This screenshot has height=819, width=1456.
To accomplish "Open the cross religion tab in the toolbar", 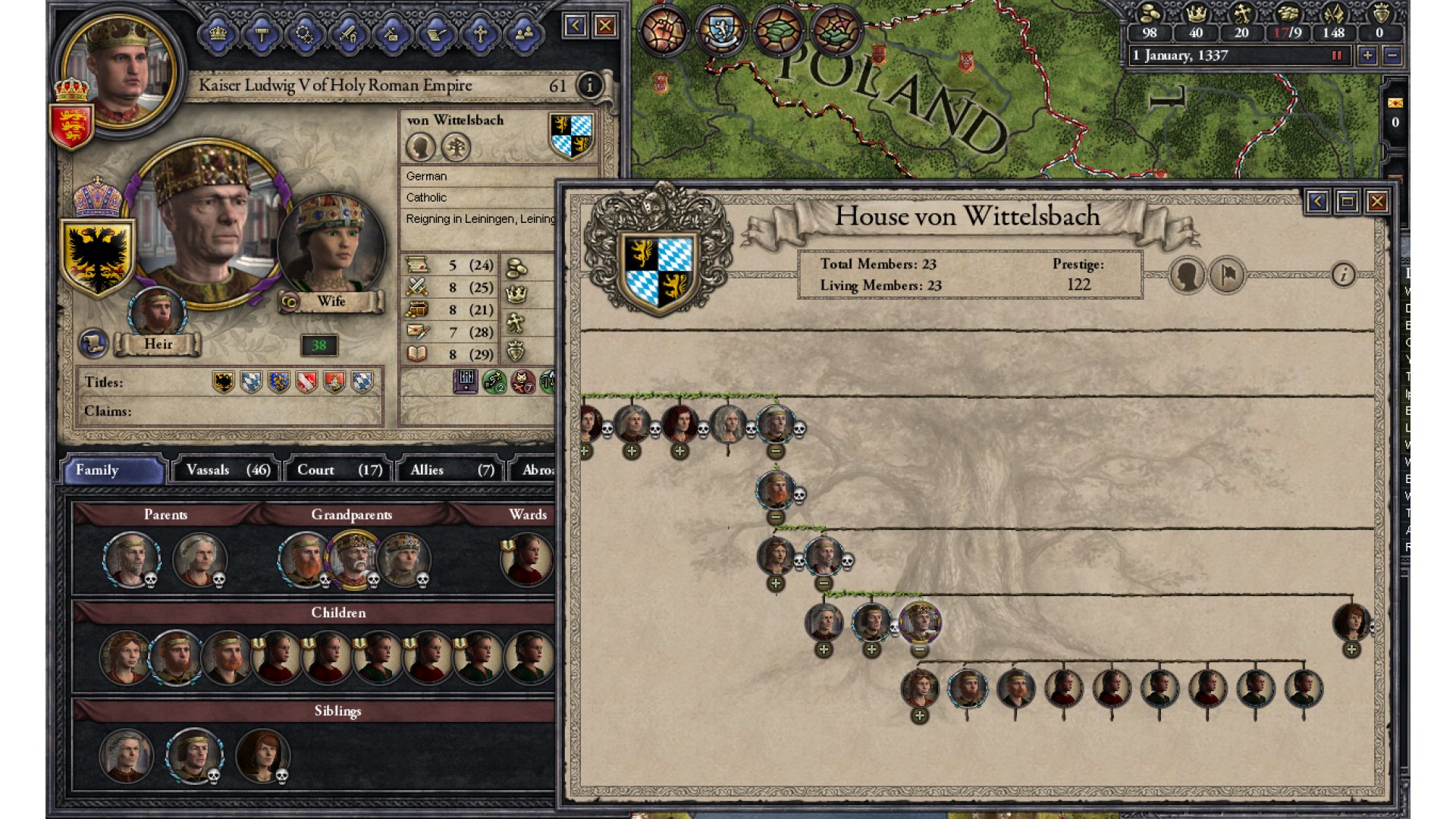I will [480, 34].
